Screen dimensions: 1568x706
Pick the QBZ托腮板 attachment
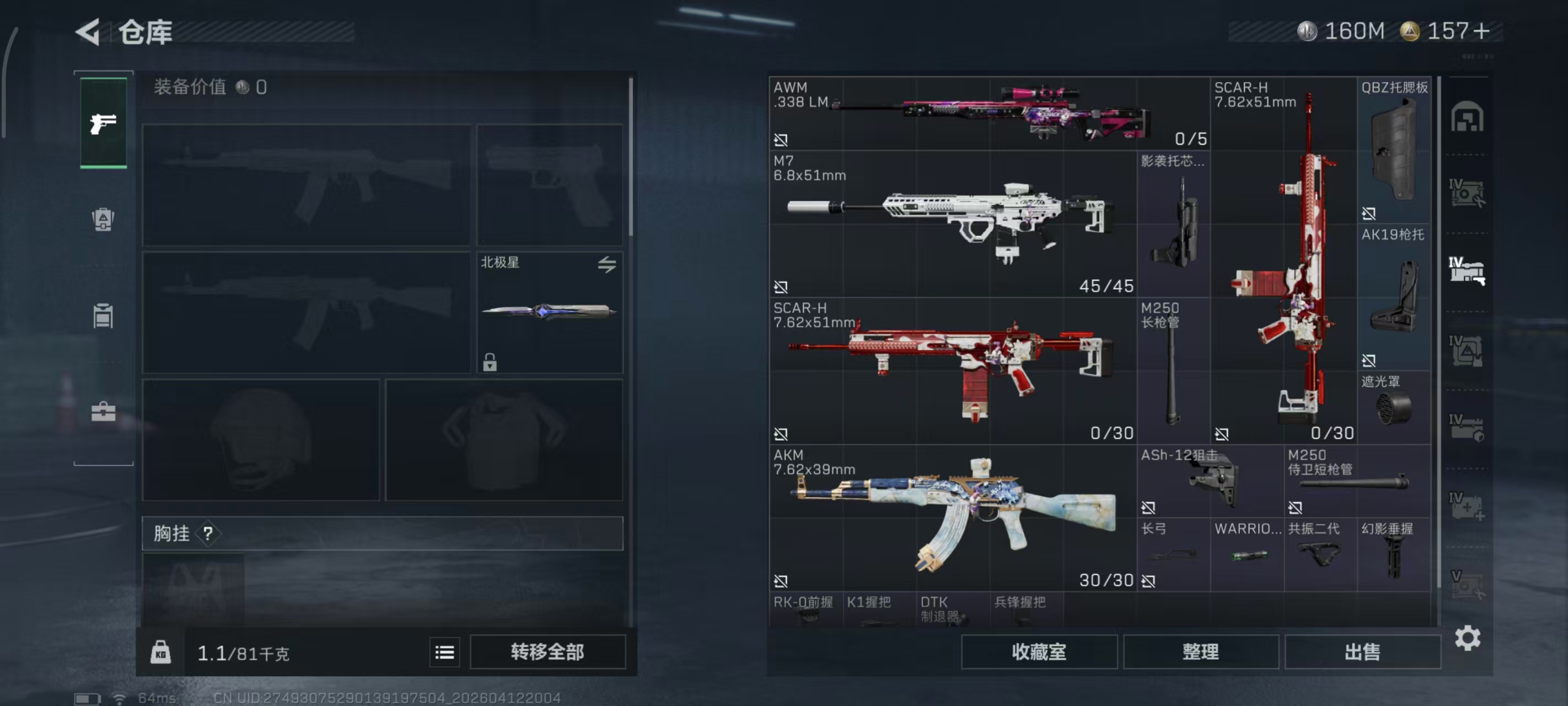(x=1393, y=150)
